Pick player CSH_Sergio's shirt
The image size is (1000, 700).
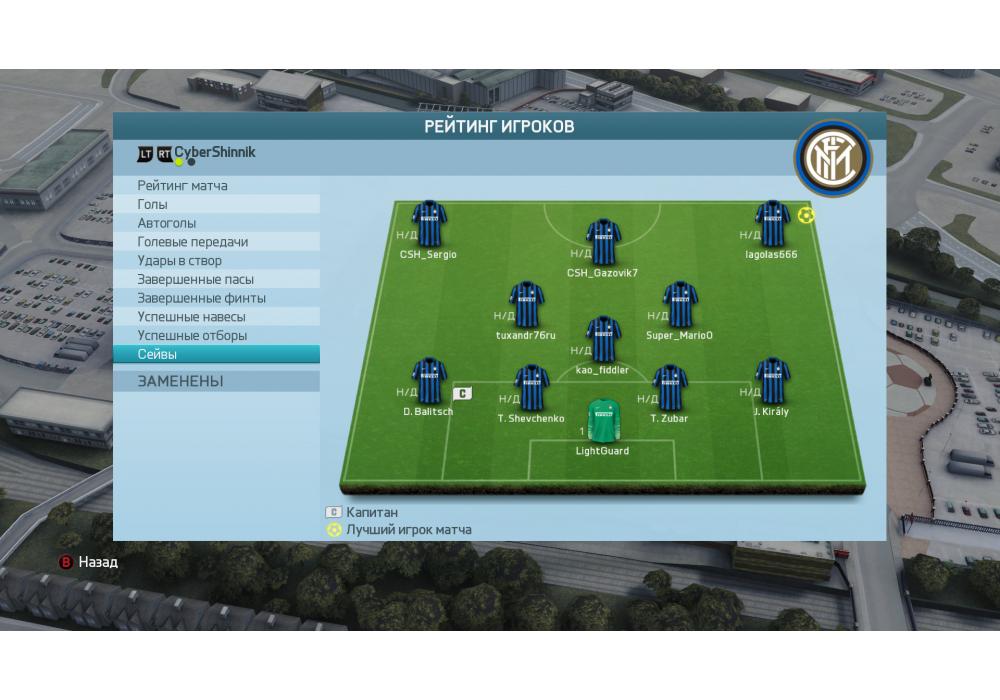click(429, 224)
